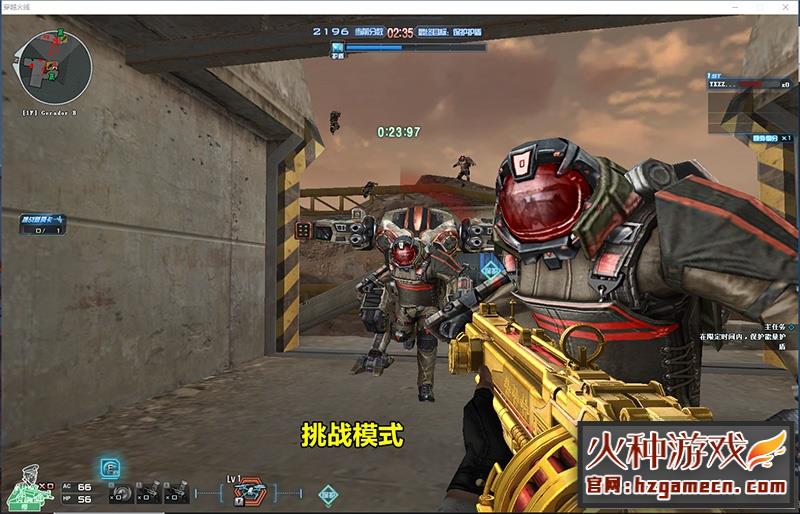Activate the glowing blue skill icon
Screen dimensions: 800x514
click(110, 468)
